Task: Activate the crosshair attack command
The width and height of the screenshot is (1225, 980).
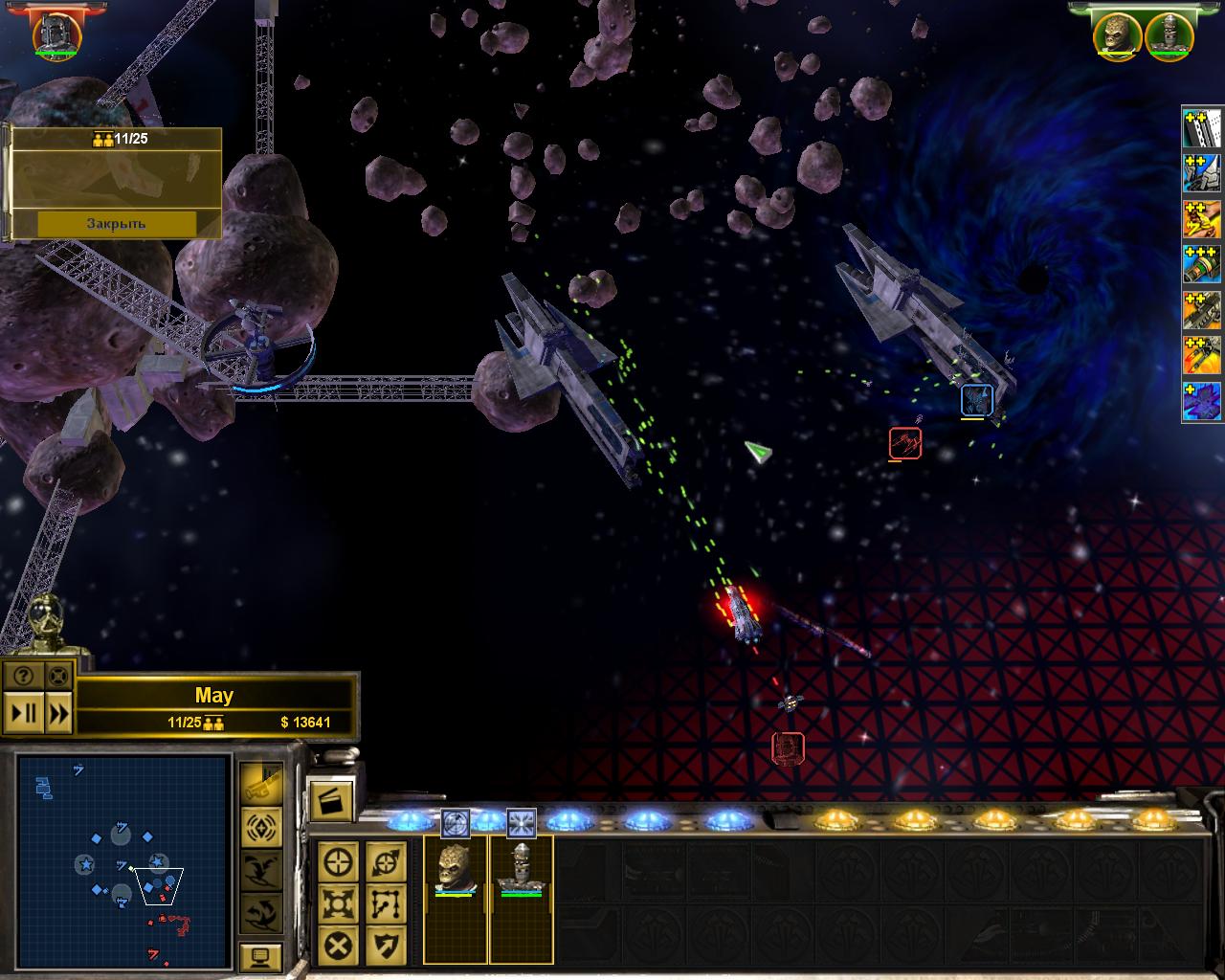Action: pyautogui.click(x=339, y=861)
